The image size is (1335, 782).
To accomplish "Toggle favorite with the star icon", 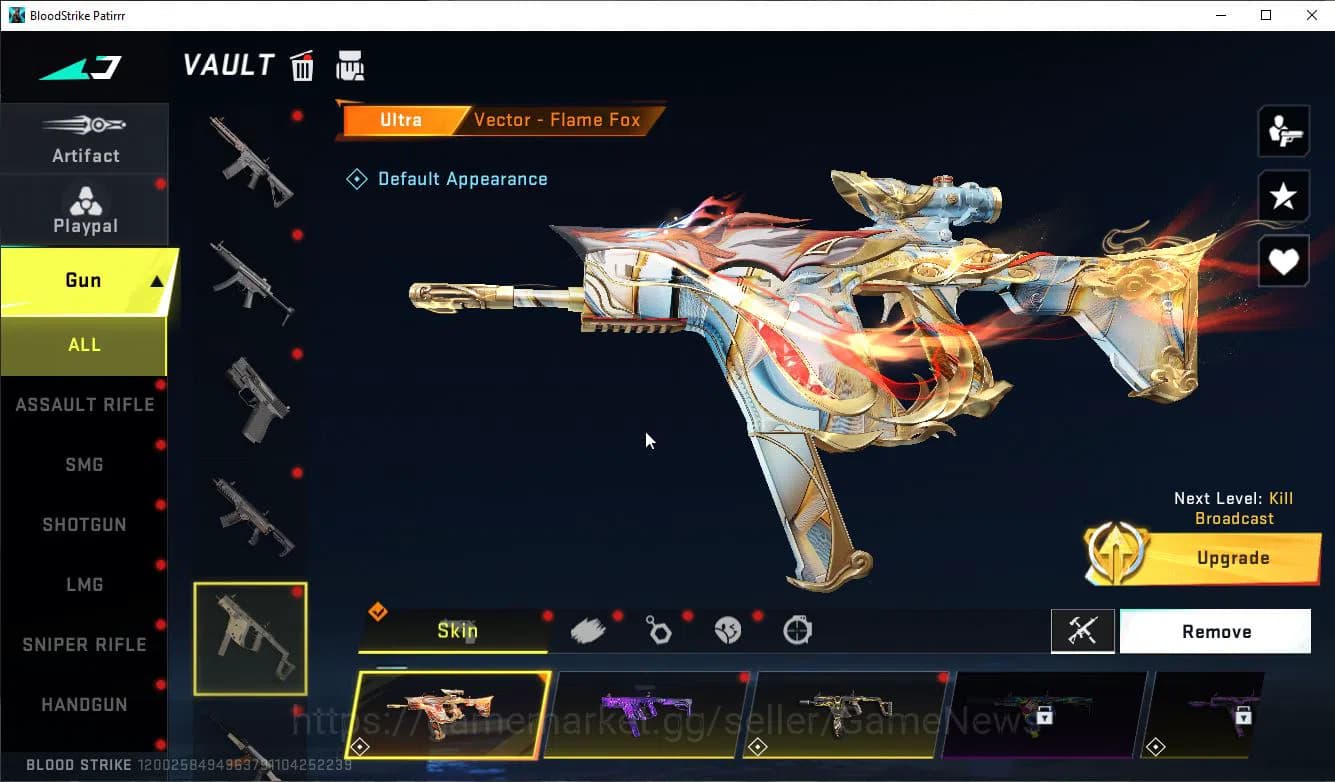I will tap(1283, 196).
